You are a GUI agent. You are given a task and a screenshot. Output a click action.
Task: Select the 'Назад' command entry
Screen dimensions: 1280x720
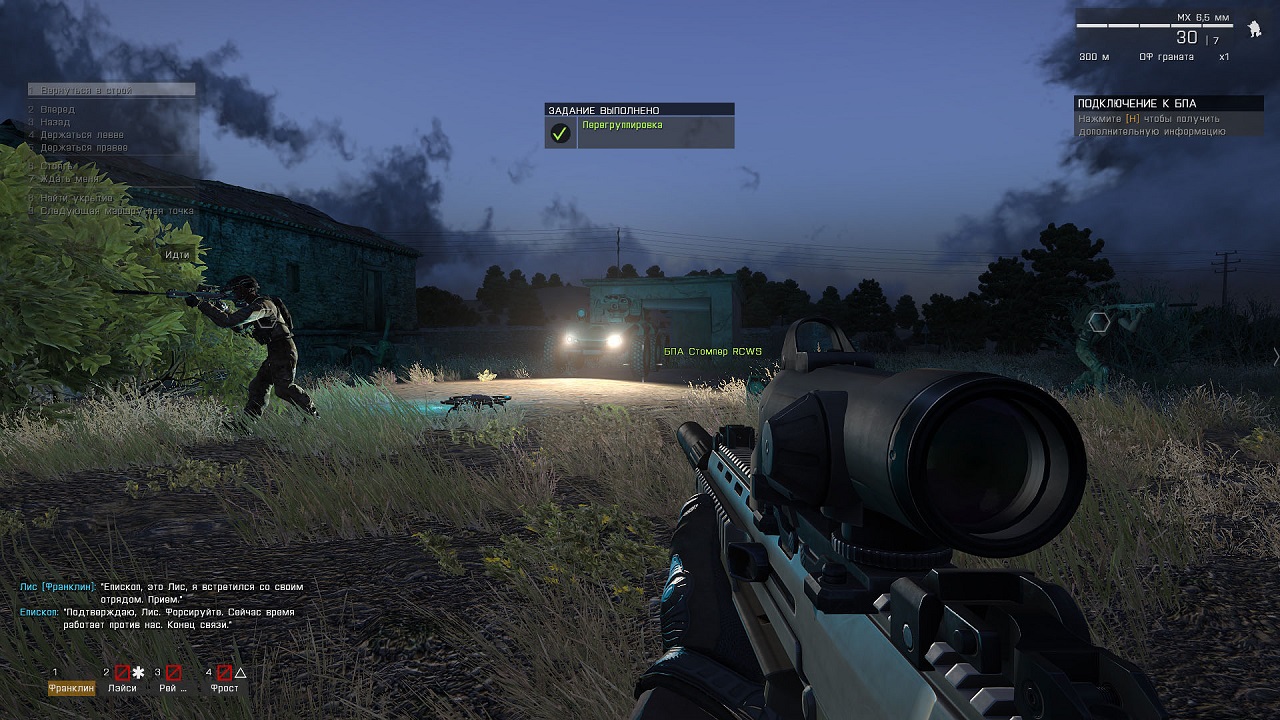[x=57, y=122]
